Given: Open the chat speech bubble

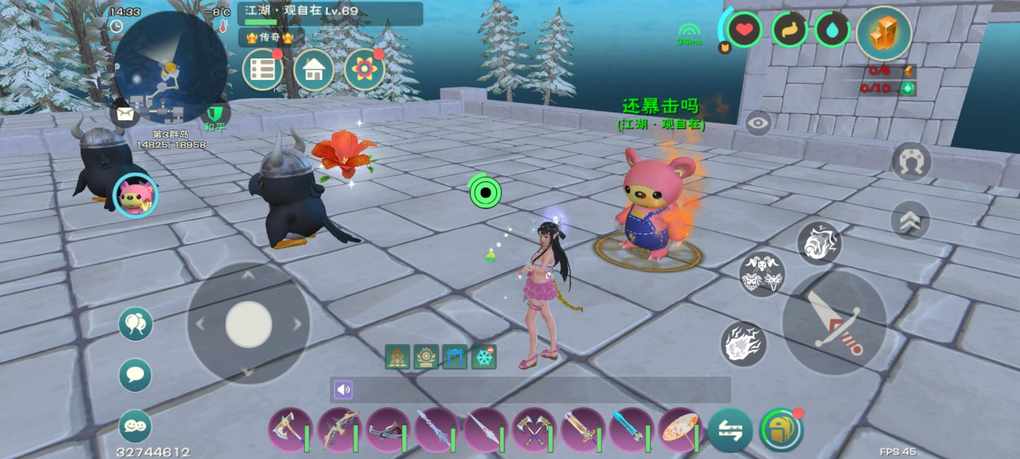Looking at the screenshot, I should tap(135, 375).
